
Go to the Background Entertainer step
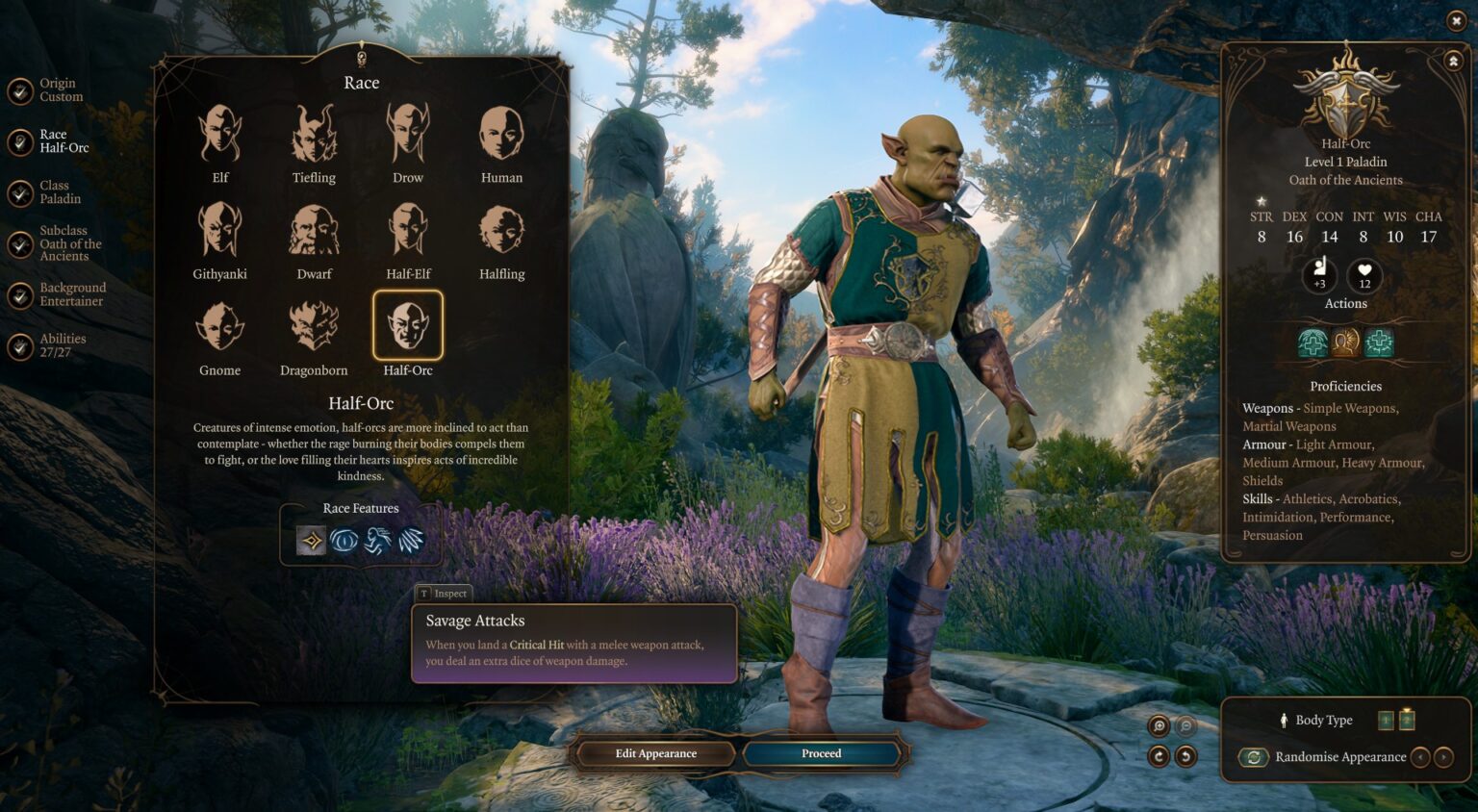coord(18,293)
